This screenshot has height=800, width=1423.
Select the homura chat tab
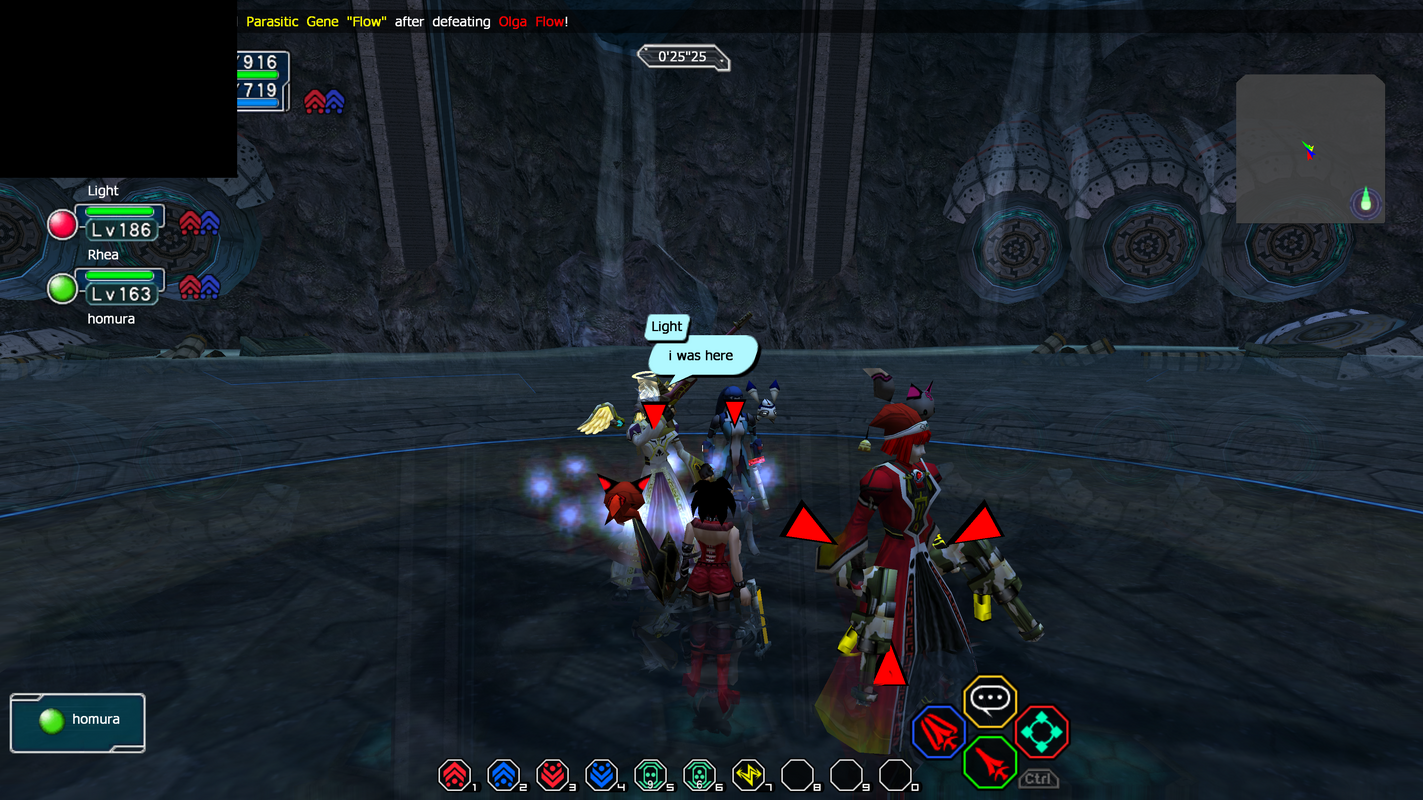tap(78, 720)
